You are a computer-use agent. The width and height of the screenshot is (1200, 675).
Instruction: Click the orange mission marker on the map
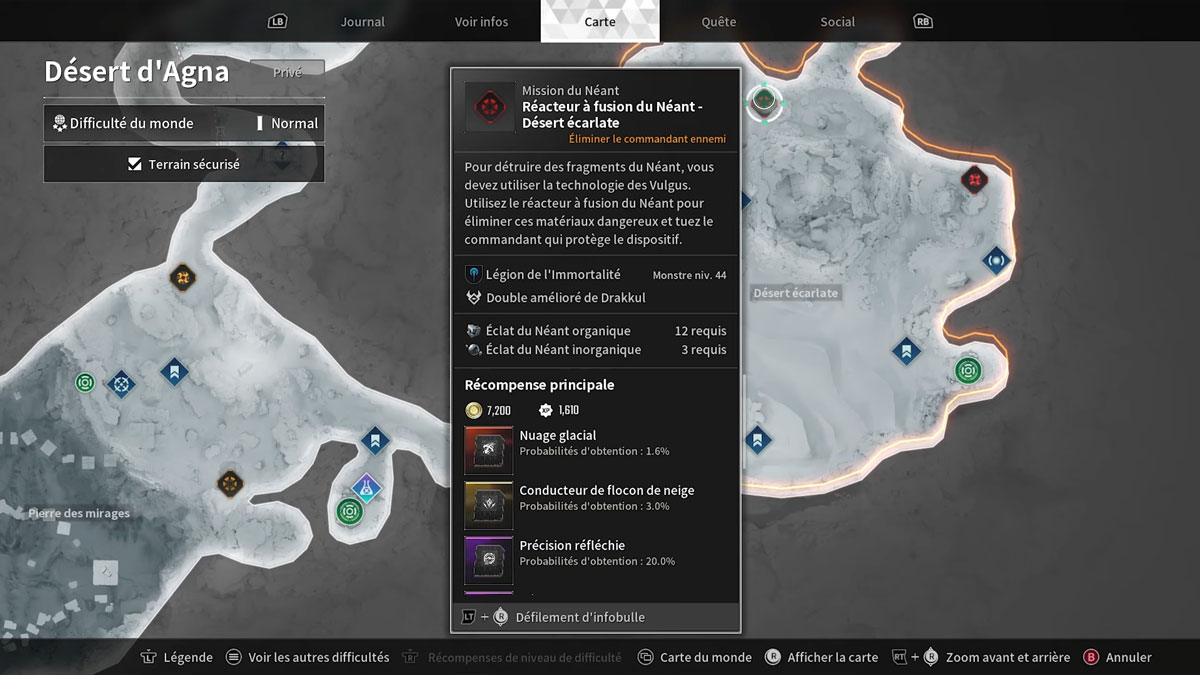[x=182, y=276]
